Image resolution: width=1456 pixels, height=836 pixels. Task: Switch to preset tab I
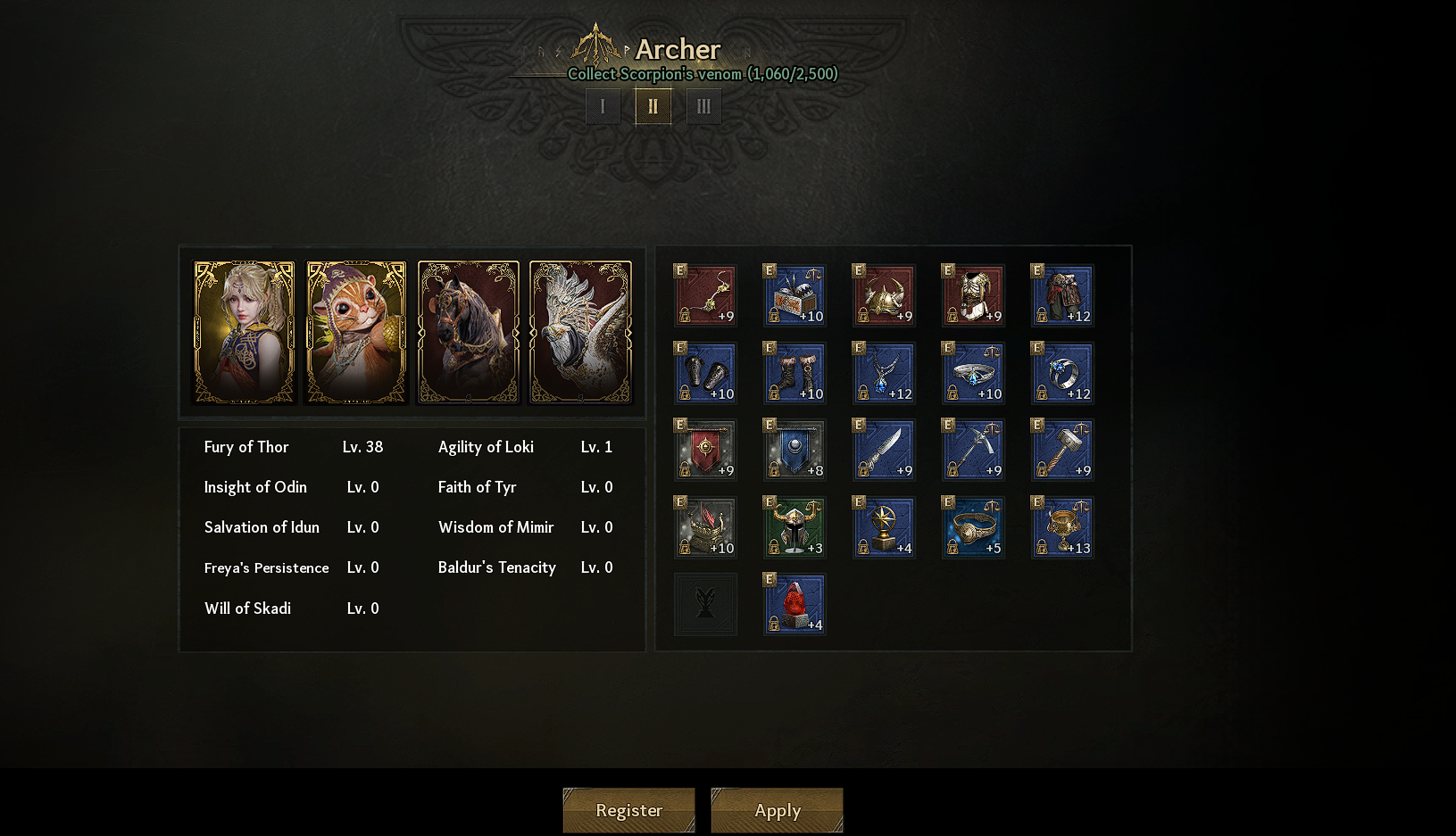click(x=603, y=106)
